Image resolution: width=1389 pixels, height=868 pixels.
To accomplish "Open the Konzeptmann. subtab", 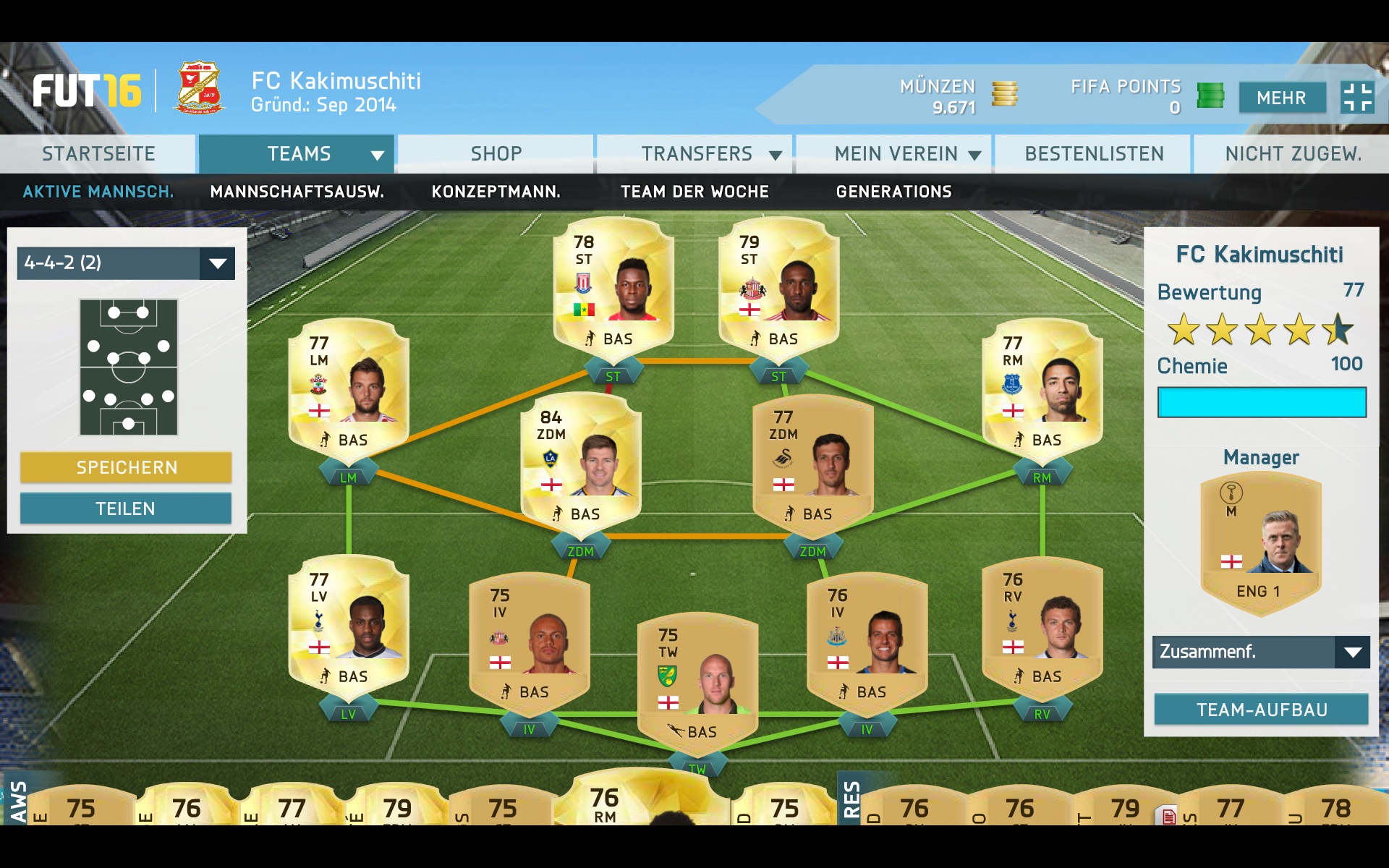I will click(x=496, y=192).
